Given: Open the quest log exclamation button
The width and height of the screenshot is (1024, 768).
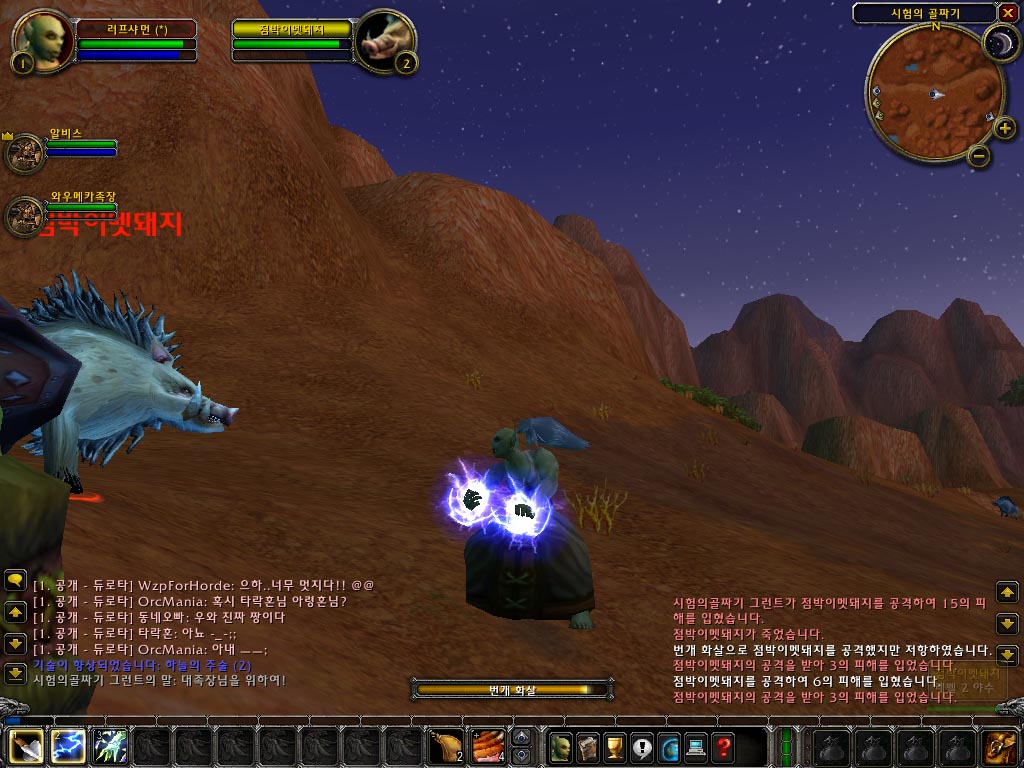Looking at the screenshot, I should pyautogui.click(x=642, y=747).
